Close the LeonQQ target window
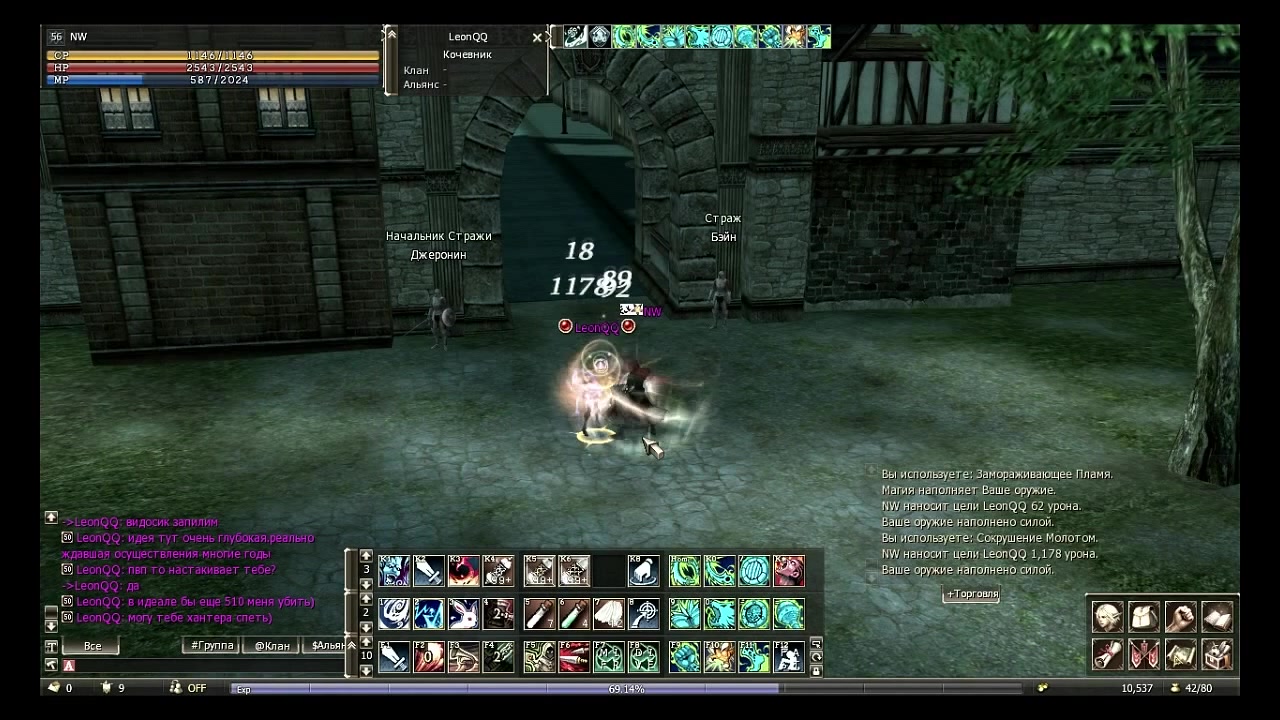Screen dimensions: 1280x720 tap(537, 38)
